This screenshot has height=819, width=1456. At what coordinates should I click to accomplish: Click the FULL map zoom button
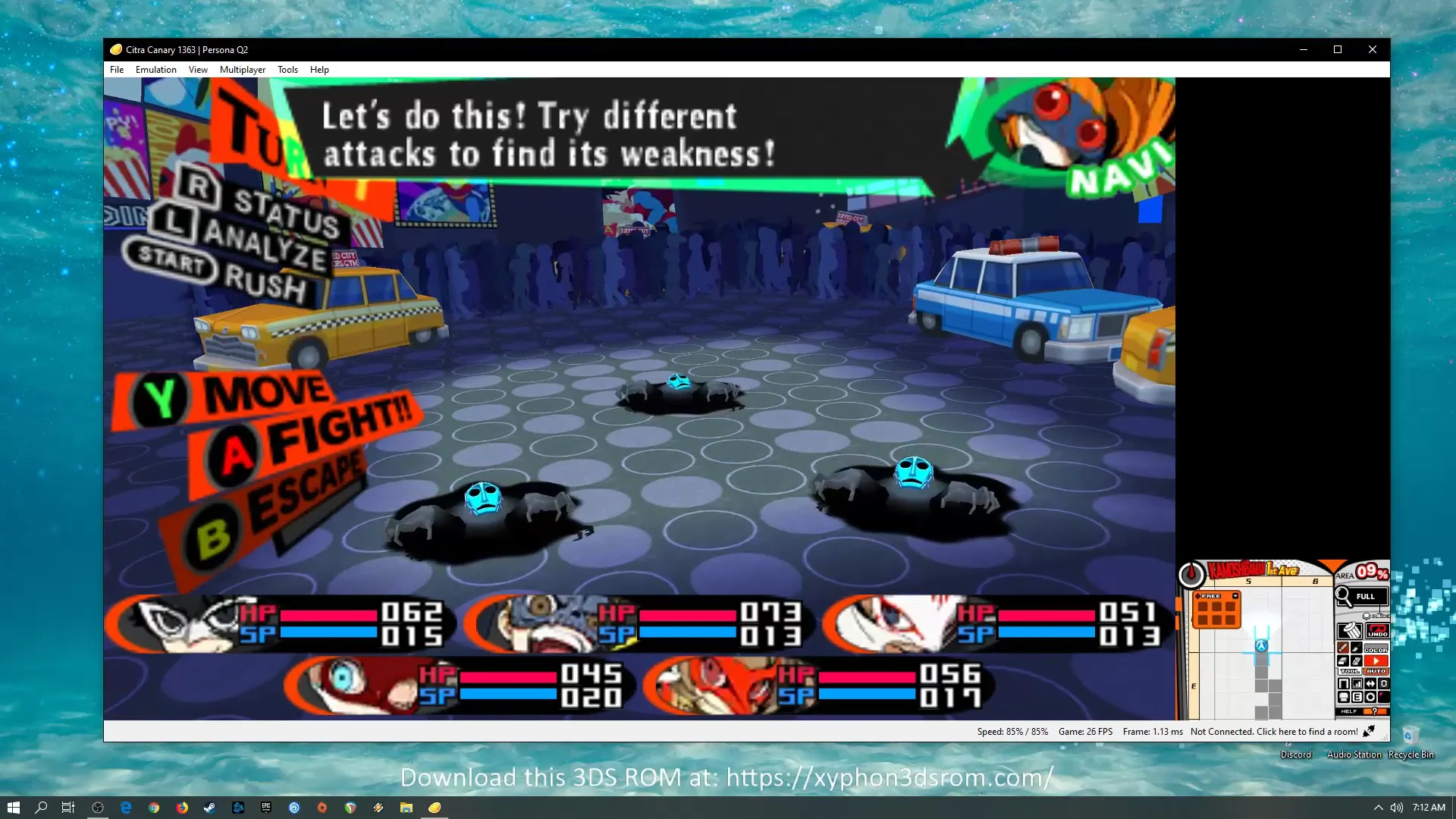(1365, 597)
